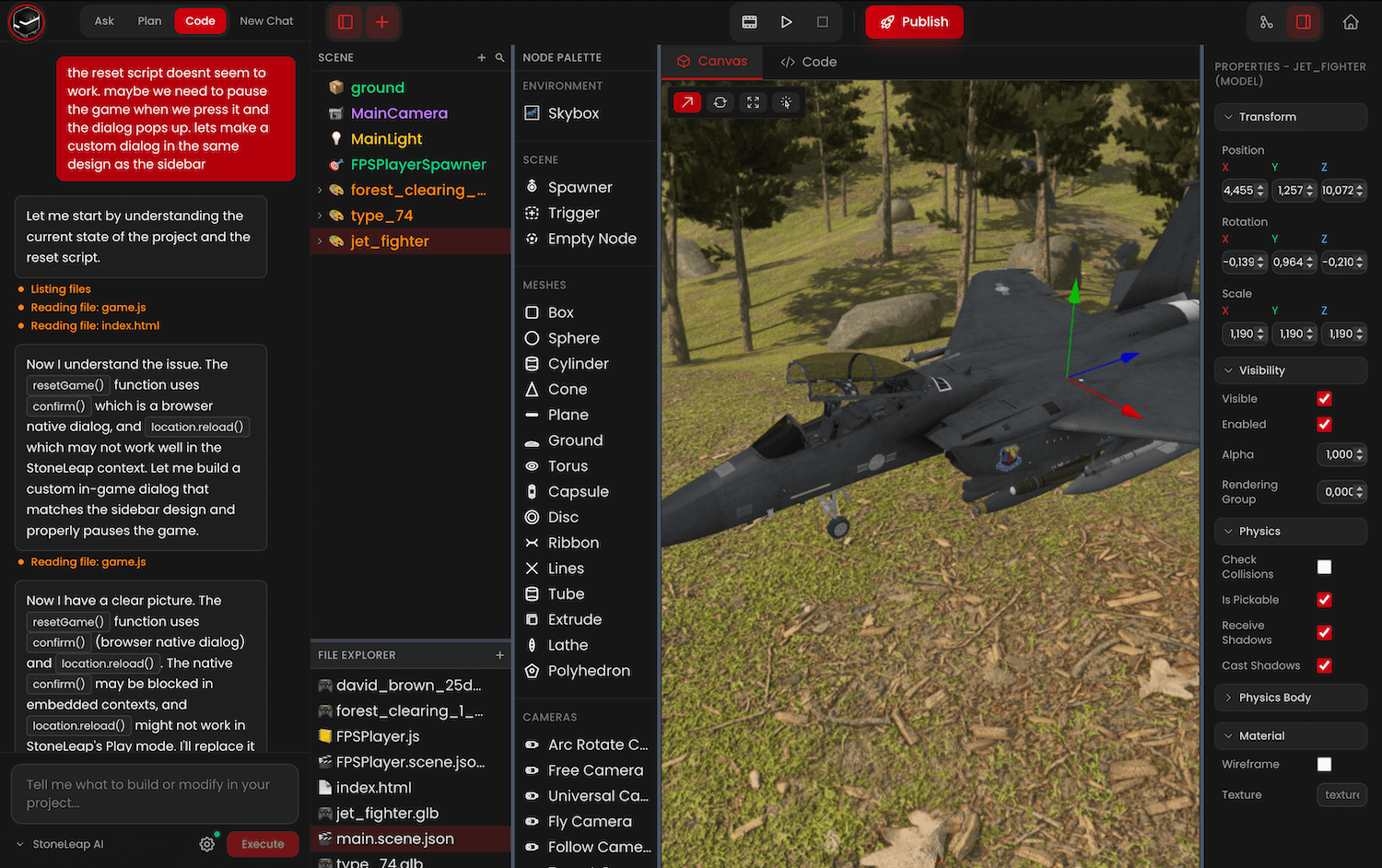Uncheck the Visible checkbox for jet_fighter
1382x868 pixels.
(1324, 398)
